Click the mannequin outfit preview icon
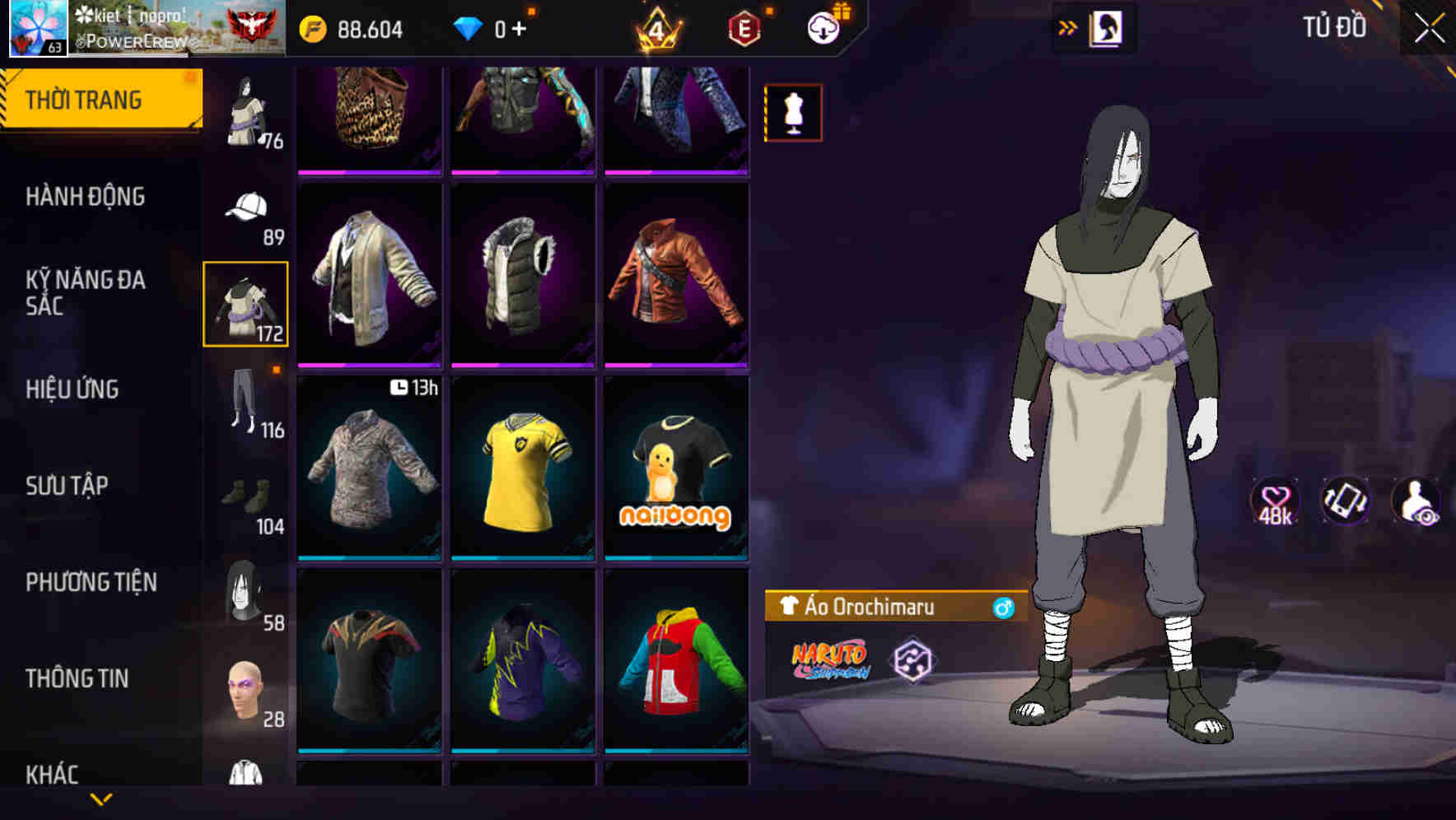1456x820 pixels. [x=793, y=112]
